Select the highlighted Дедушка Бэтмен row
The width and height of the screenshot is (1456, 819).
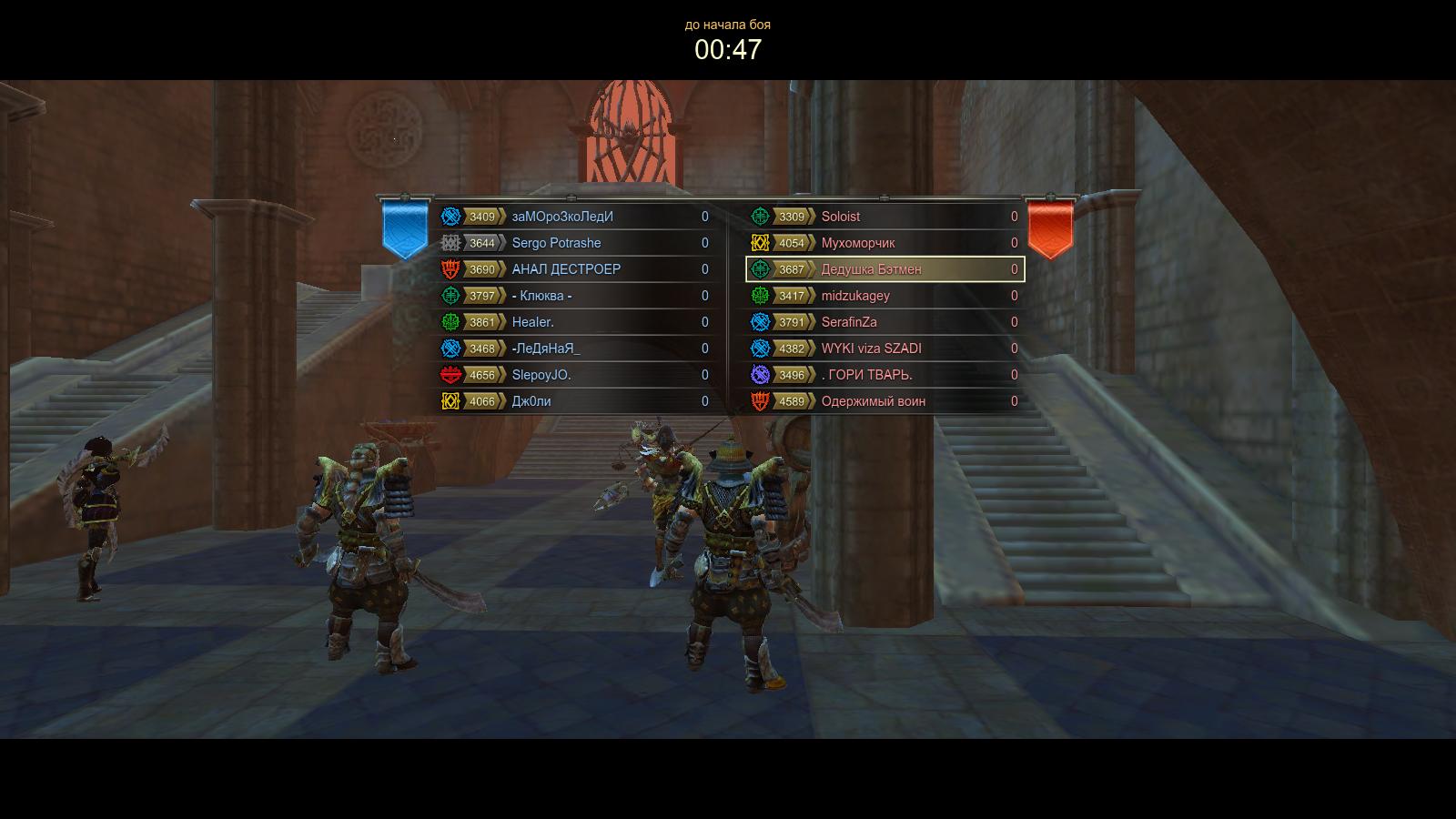883,269
